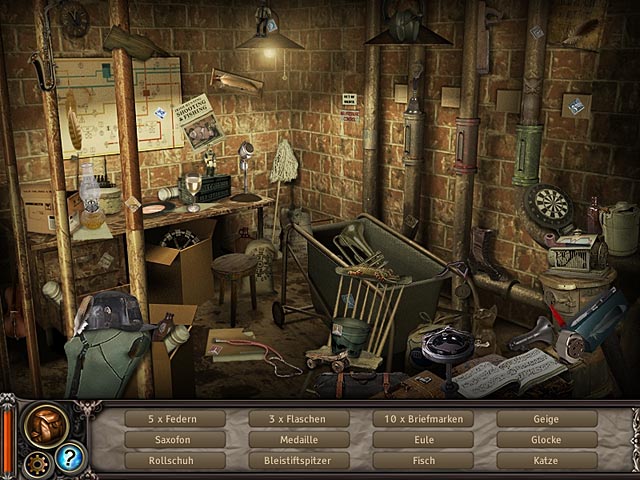Image resolution: width=640 pixels, height=480 pixels.
Task: Choose 'Medaille' from the item list
Action: 299,439
